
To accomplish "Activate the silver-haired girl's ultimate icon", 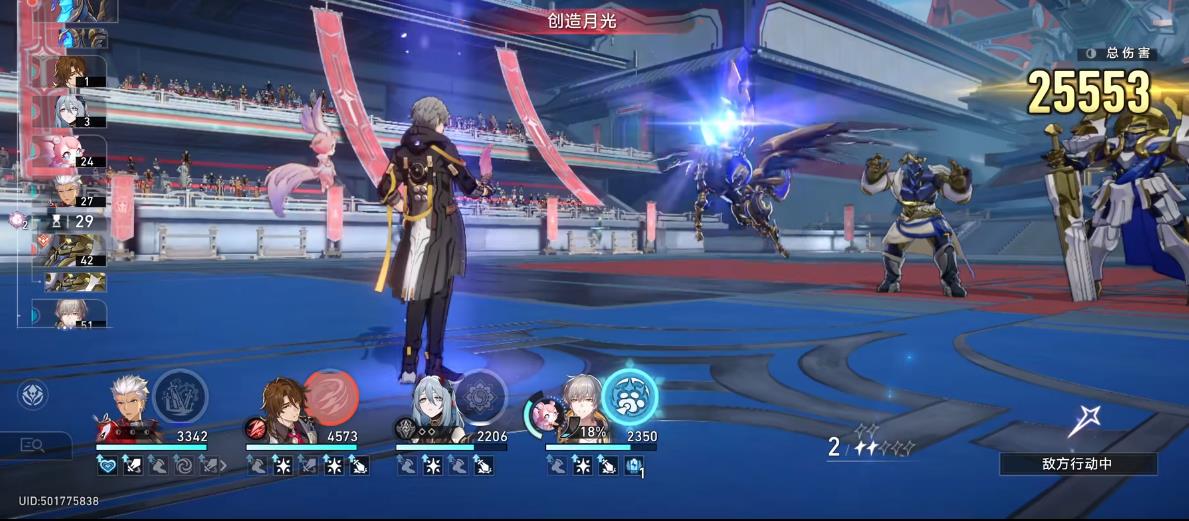I will (481, 395).
